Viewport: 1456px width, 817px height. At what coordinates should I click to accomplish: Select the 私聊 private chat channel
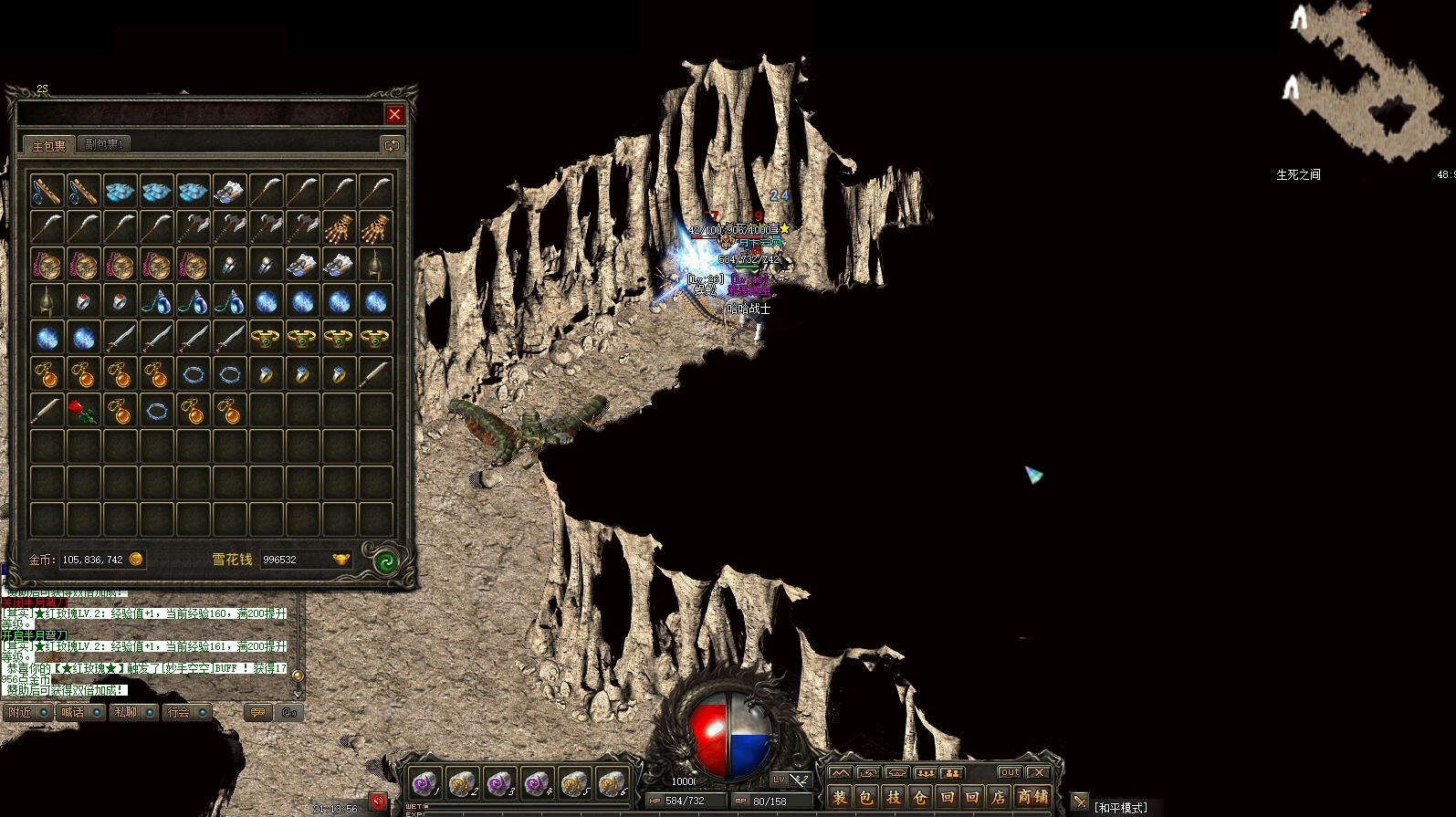(132, 712)
